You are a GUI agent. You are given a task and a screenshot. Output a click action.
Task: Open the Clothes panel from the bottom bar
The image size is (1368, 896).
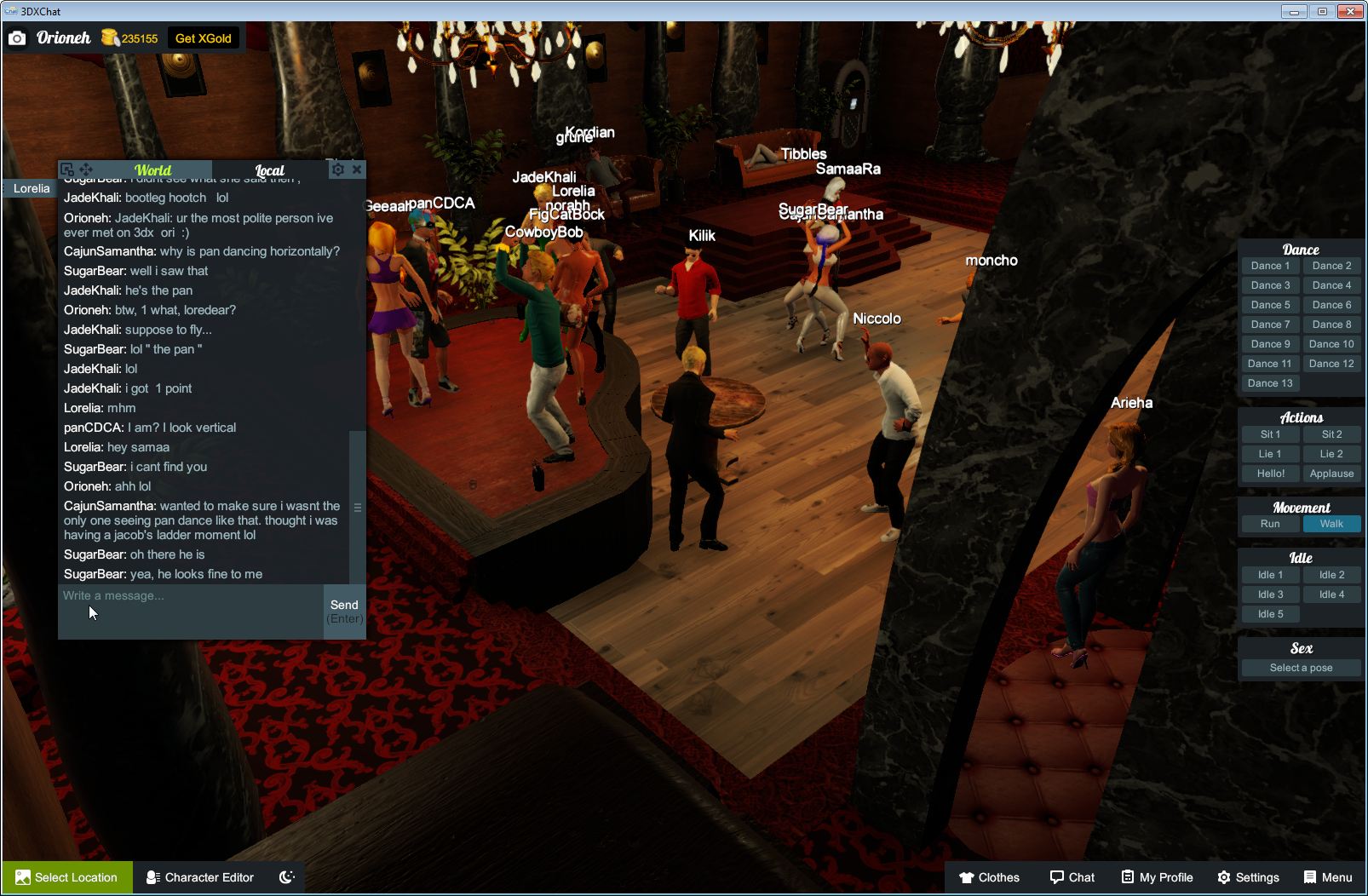point(990,877)
